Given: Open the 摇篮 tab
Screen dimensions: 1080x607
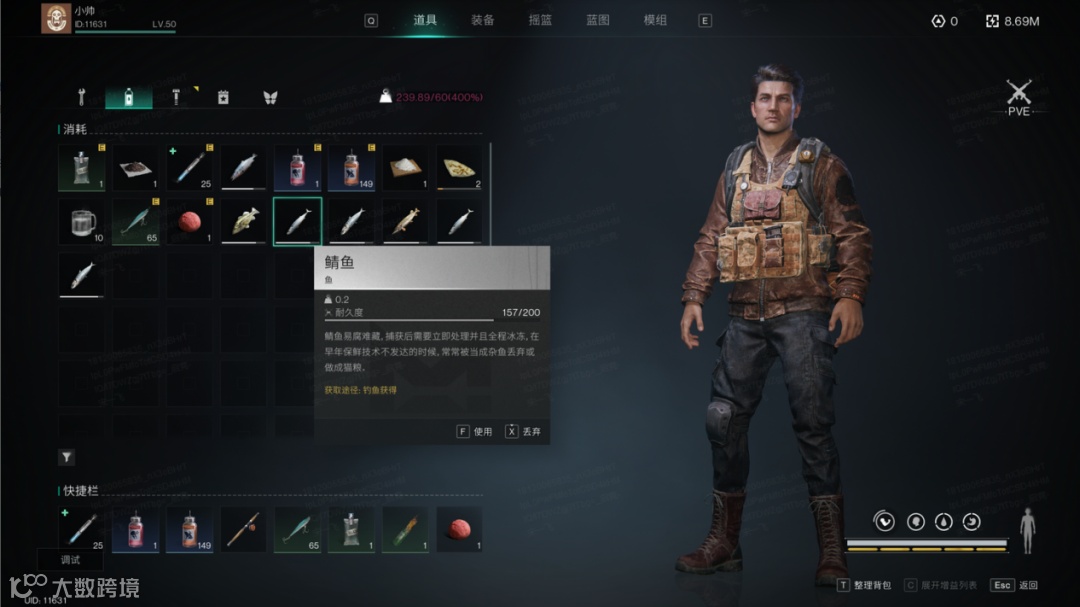Looking at the screenshot, I should coord(540,20).
